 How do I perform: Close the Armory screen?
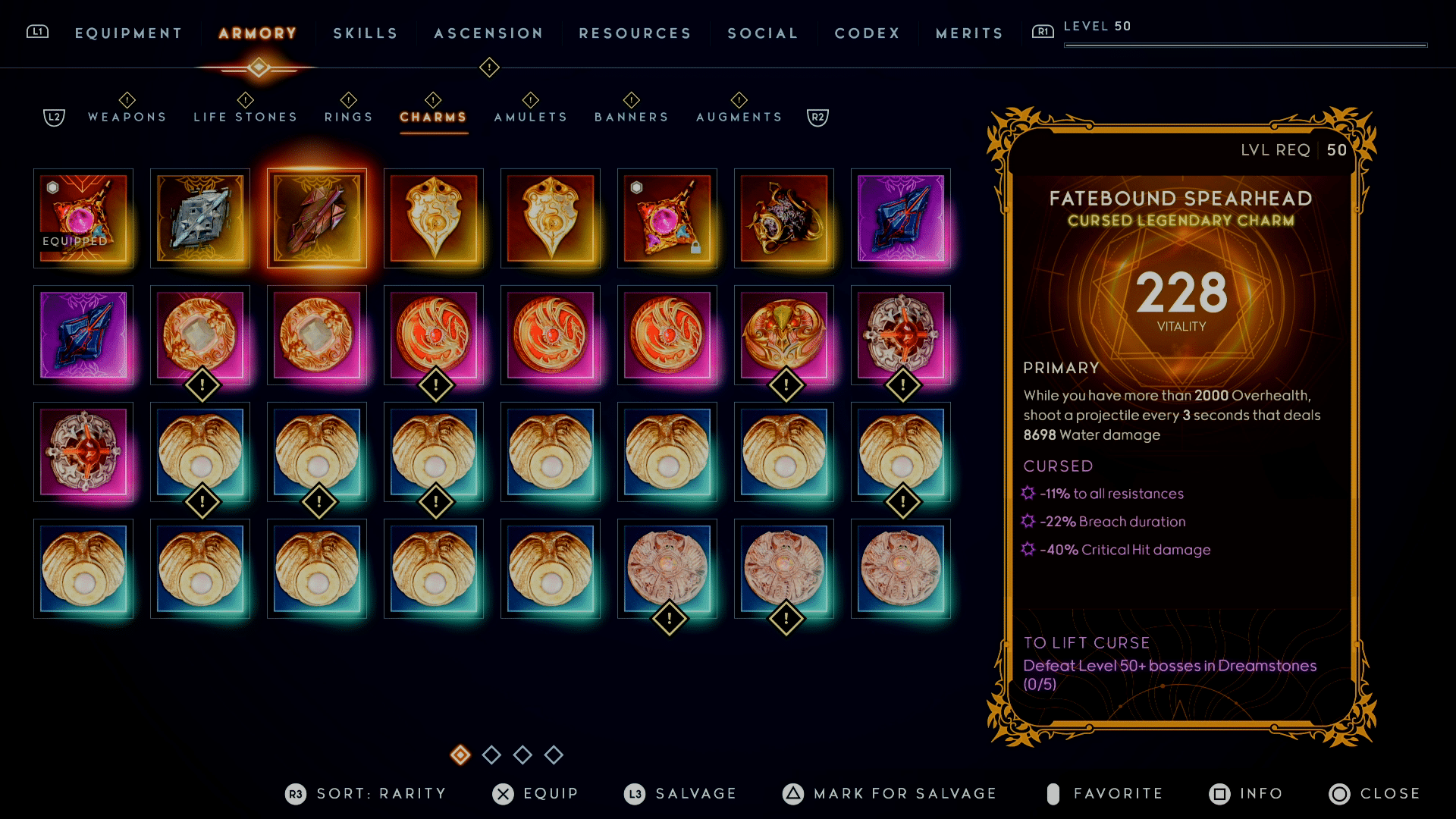1378,793
